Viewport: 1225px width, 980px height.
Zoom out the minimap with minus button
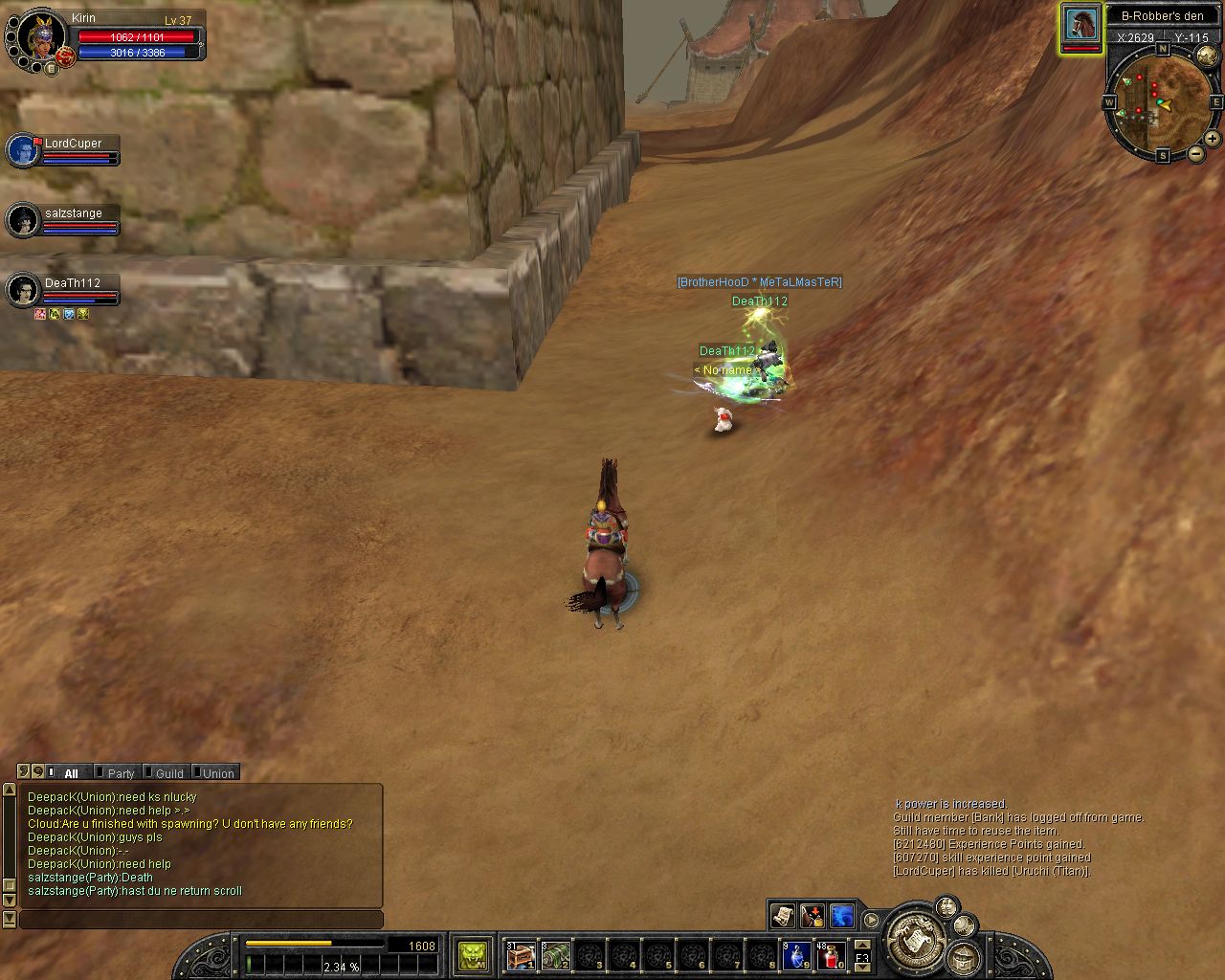point(1196,154)
